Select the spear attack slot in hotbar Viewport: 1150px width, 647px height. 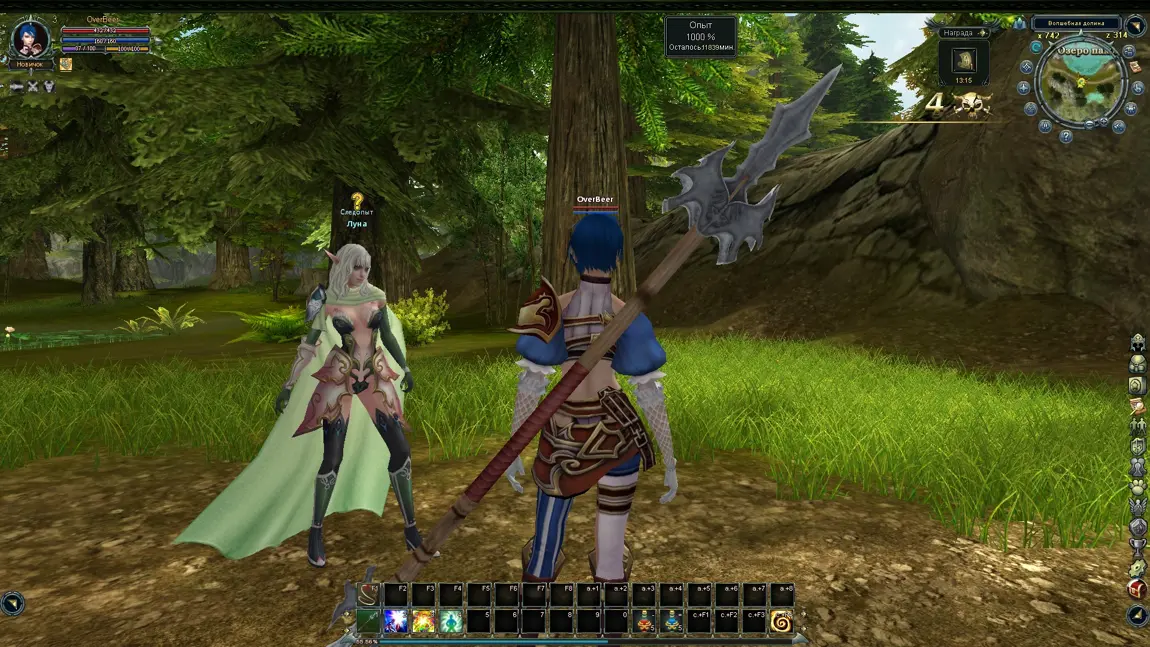coord(369,622)
